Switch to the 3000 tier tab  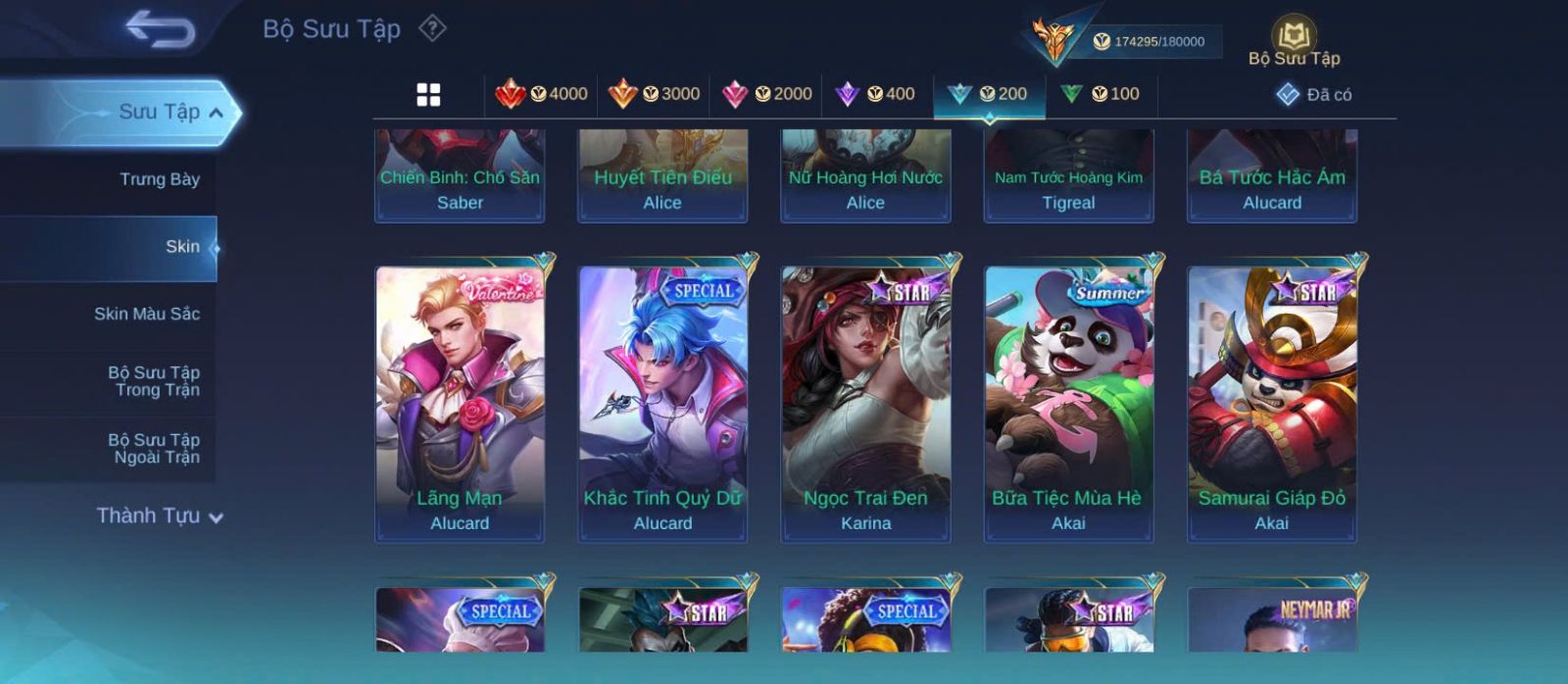tap(654, 94)
